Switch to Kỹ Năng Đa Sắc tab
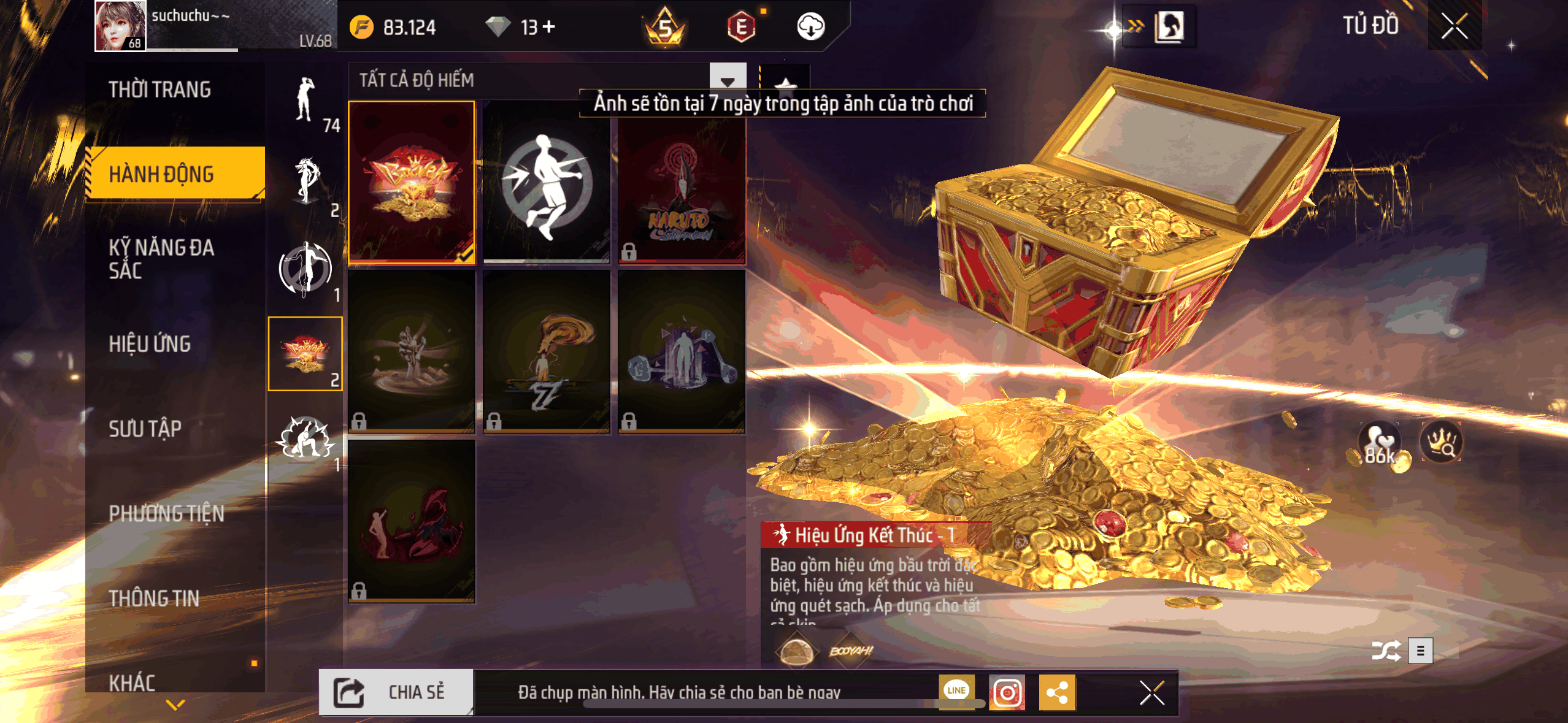This screenshot has height=723, width=1568. coord(162,259)
